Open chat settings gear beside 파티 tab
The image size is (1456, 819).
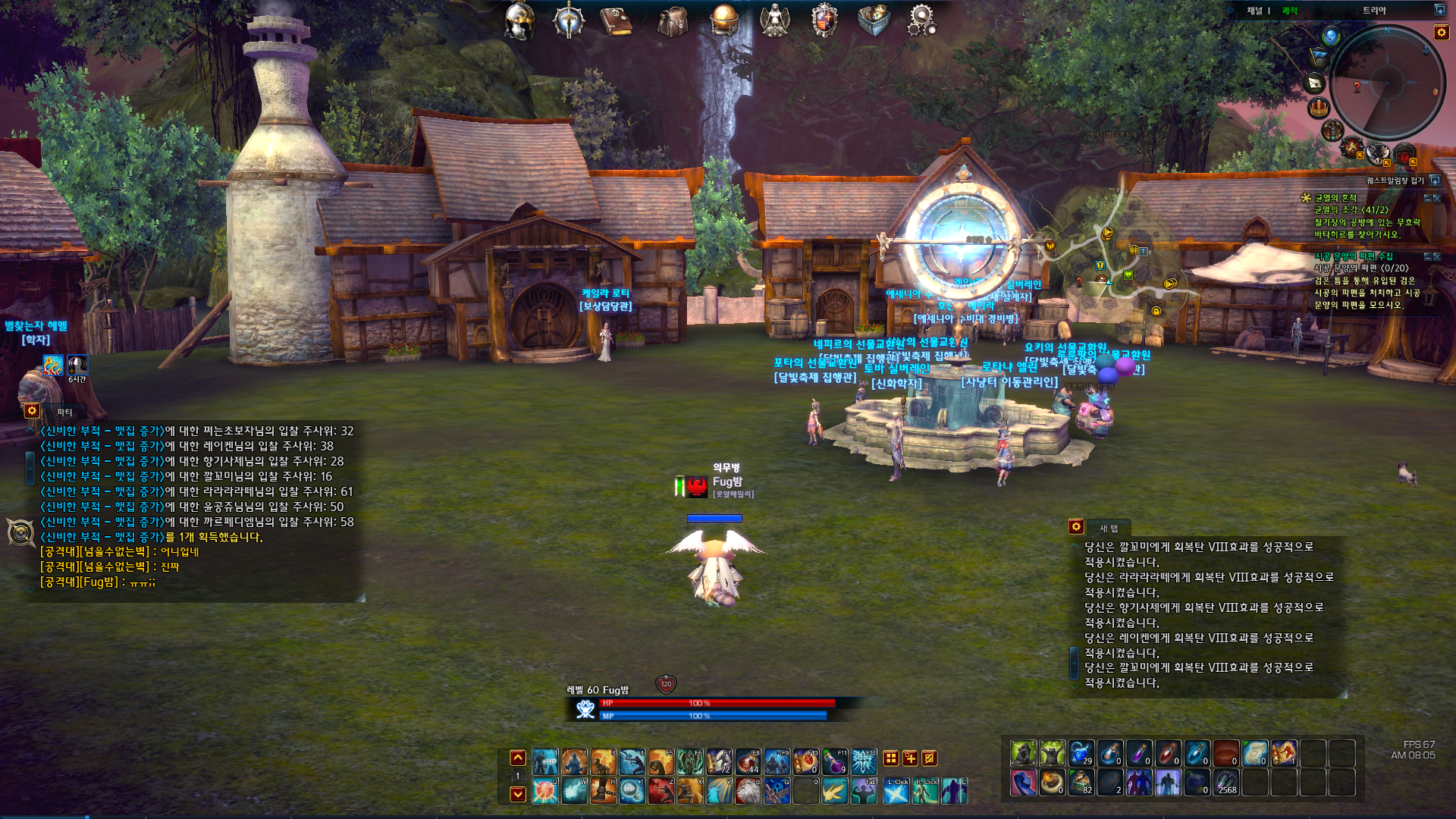coord(32,410)
